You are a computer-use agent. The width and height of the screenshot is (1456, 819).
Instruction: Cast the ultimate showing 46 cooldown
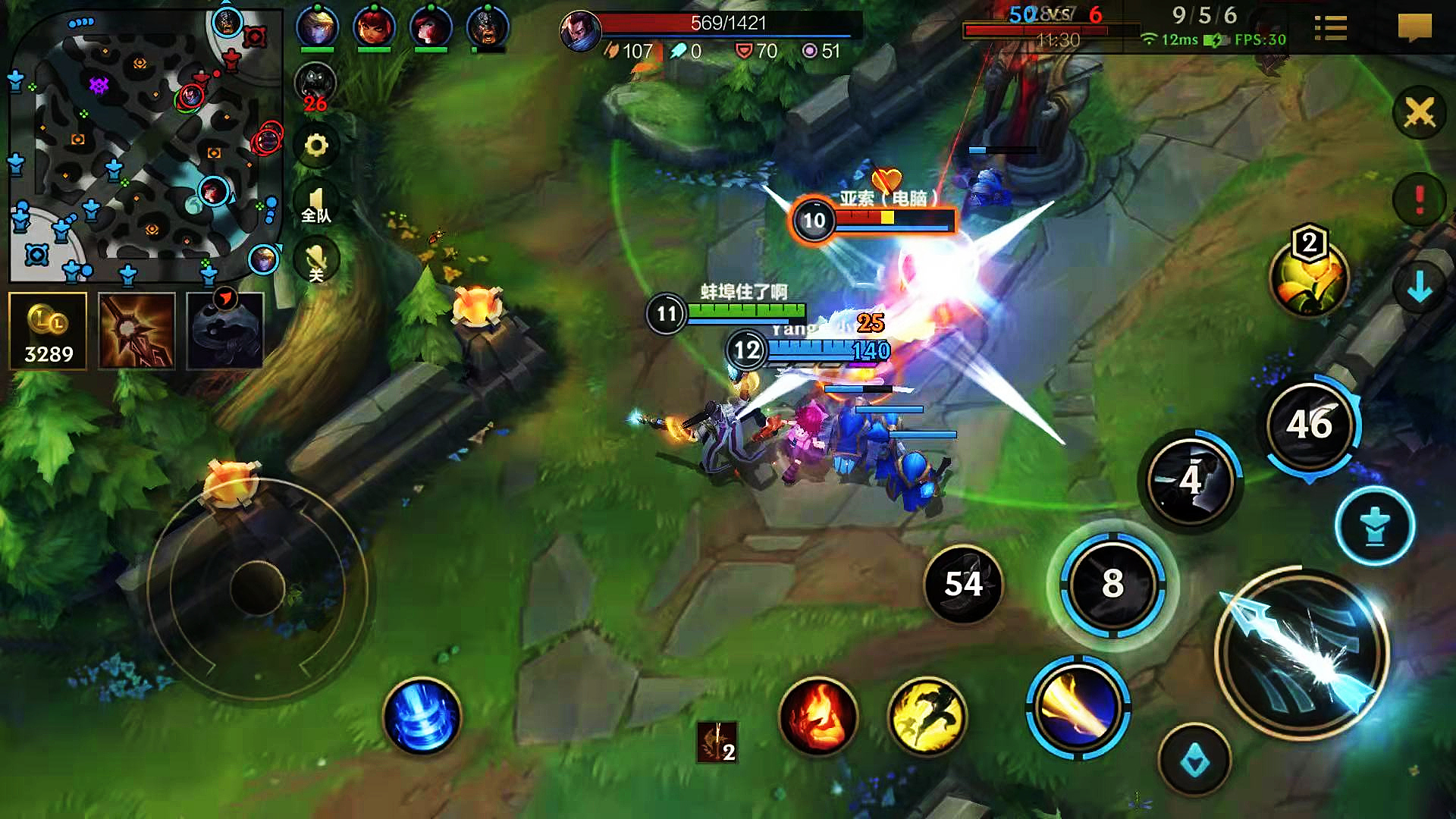point(1310,425)
